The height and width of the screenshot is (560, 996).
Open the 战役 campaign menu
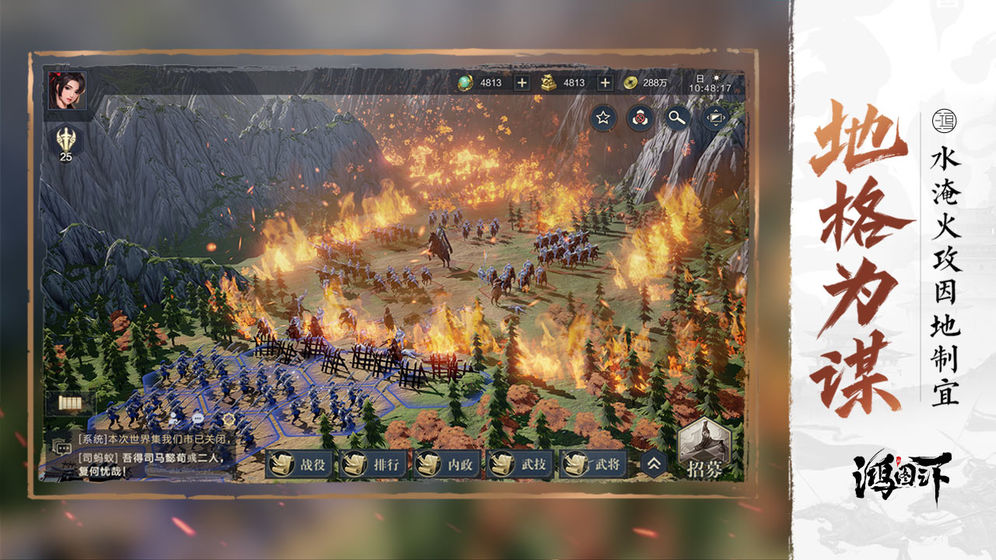tap(298, 463)
